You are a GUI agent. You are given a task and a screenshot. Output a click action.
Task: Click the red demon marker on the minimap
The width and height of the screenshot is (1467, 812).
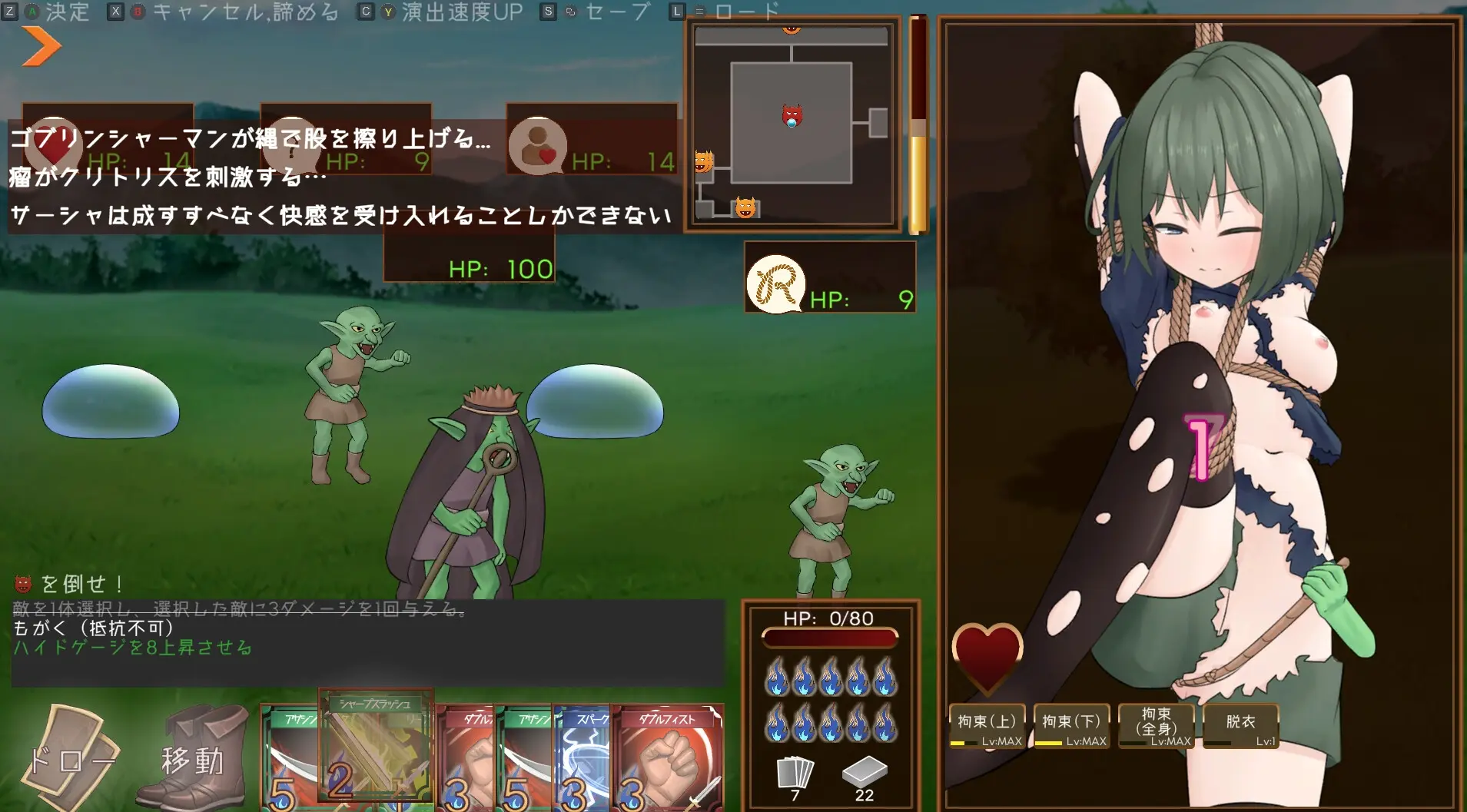pyautogui.click(x=792, y=116)
